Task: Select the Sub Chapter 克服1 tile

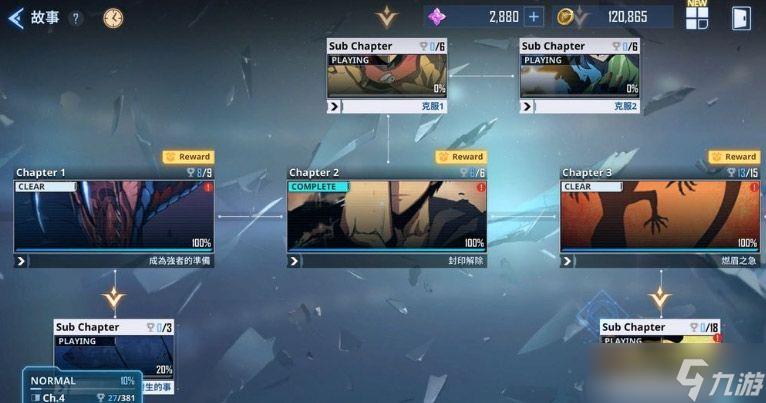Action: [387, 75]
